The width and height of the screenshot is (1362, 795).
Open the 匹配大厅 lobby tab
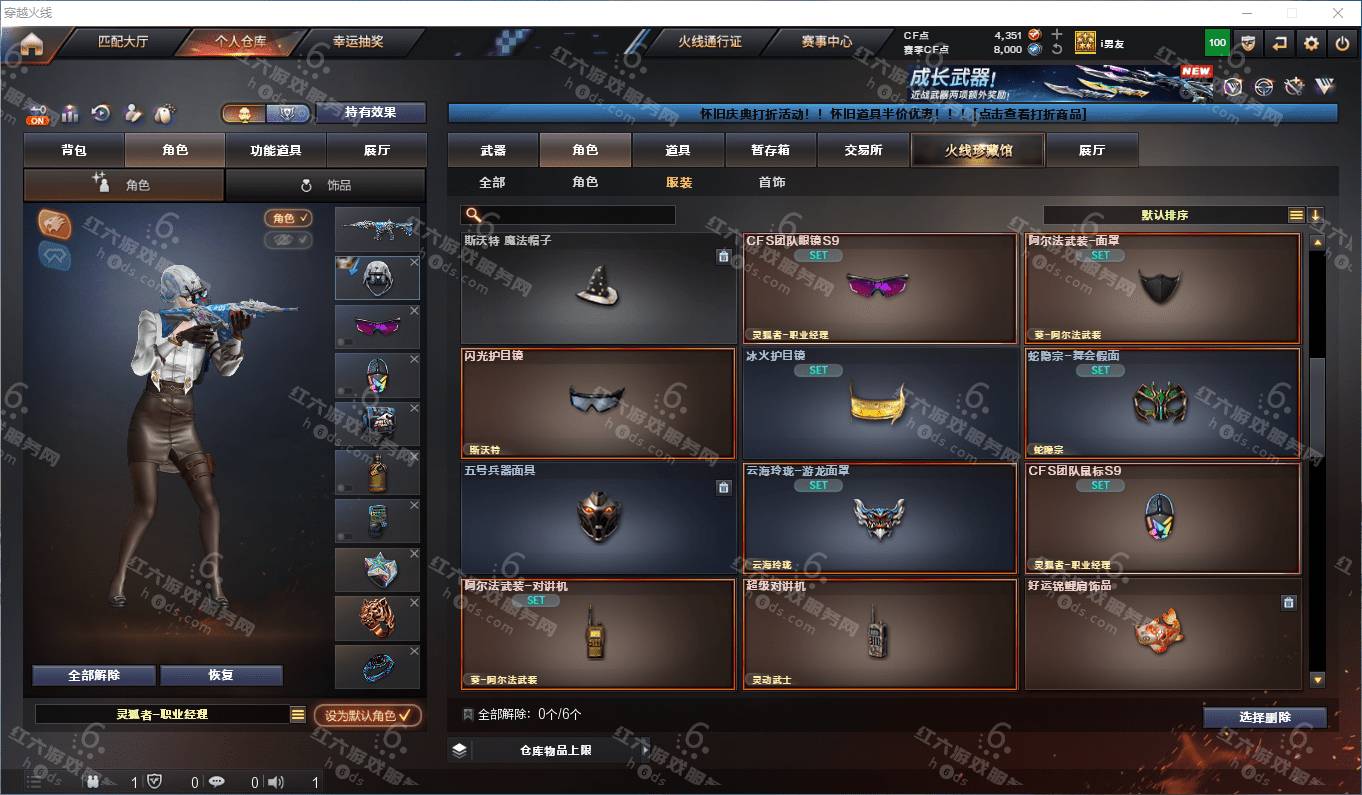[x=122, y=42]
